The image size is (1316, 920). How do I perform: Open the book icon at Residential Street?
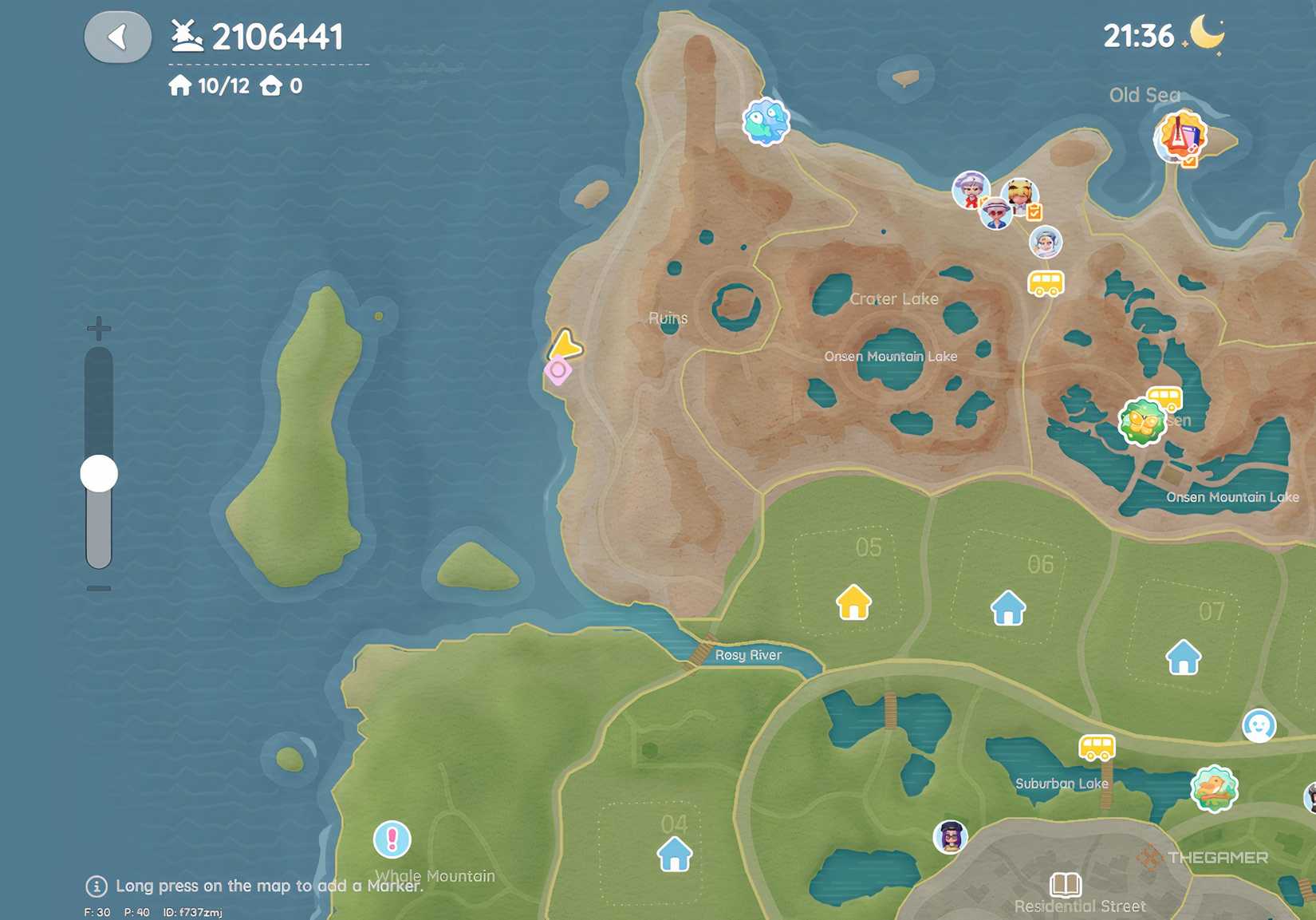[x=1066, y=884]
